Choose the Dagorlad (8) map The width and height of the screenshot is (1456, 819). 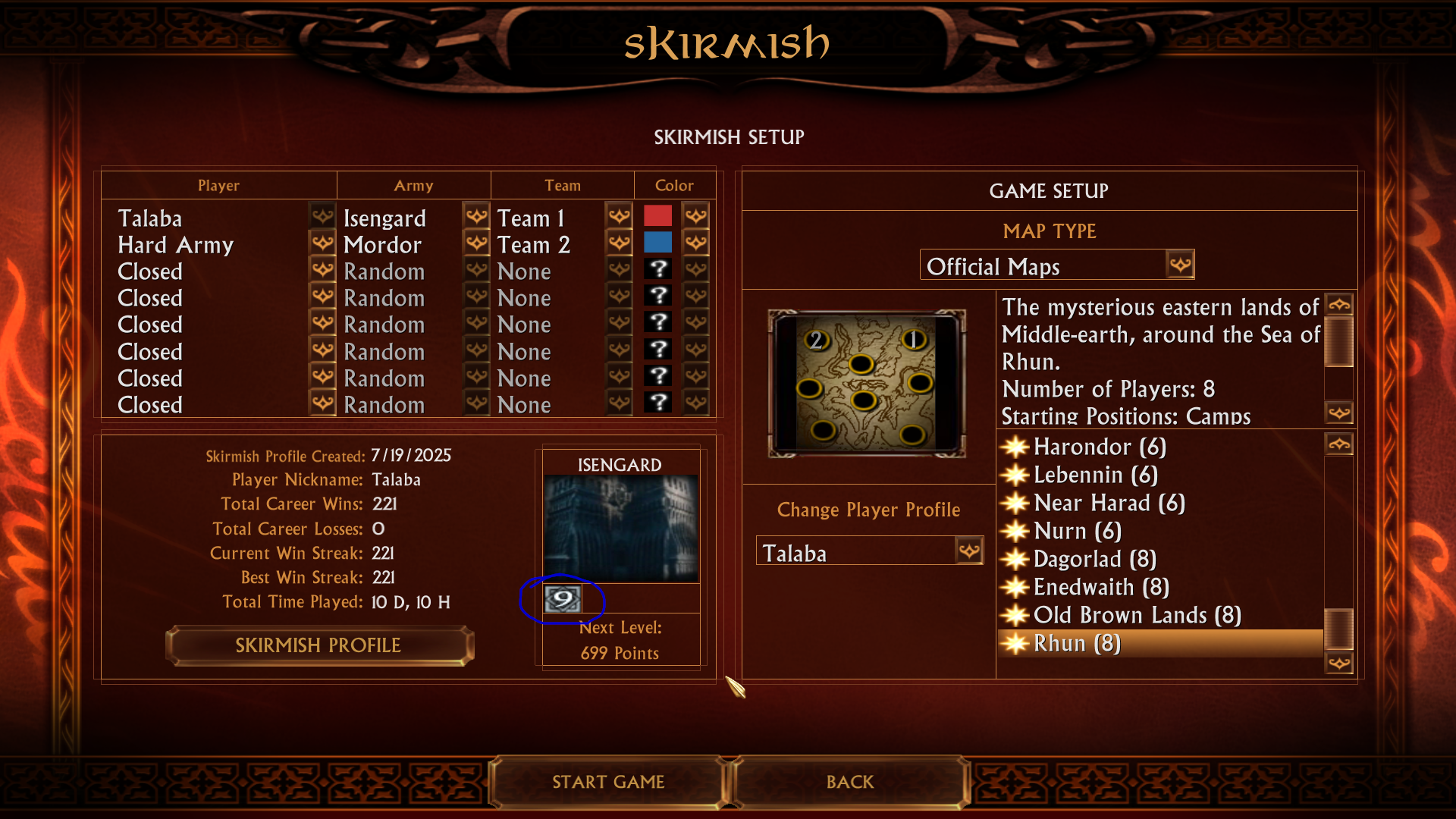(x=1094, y=559)
